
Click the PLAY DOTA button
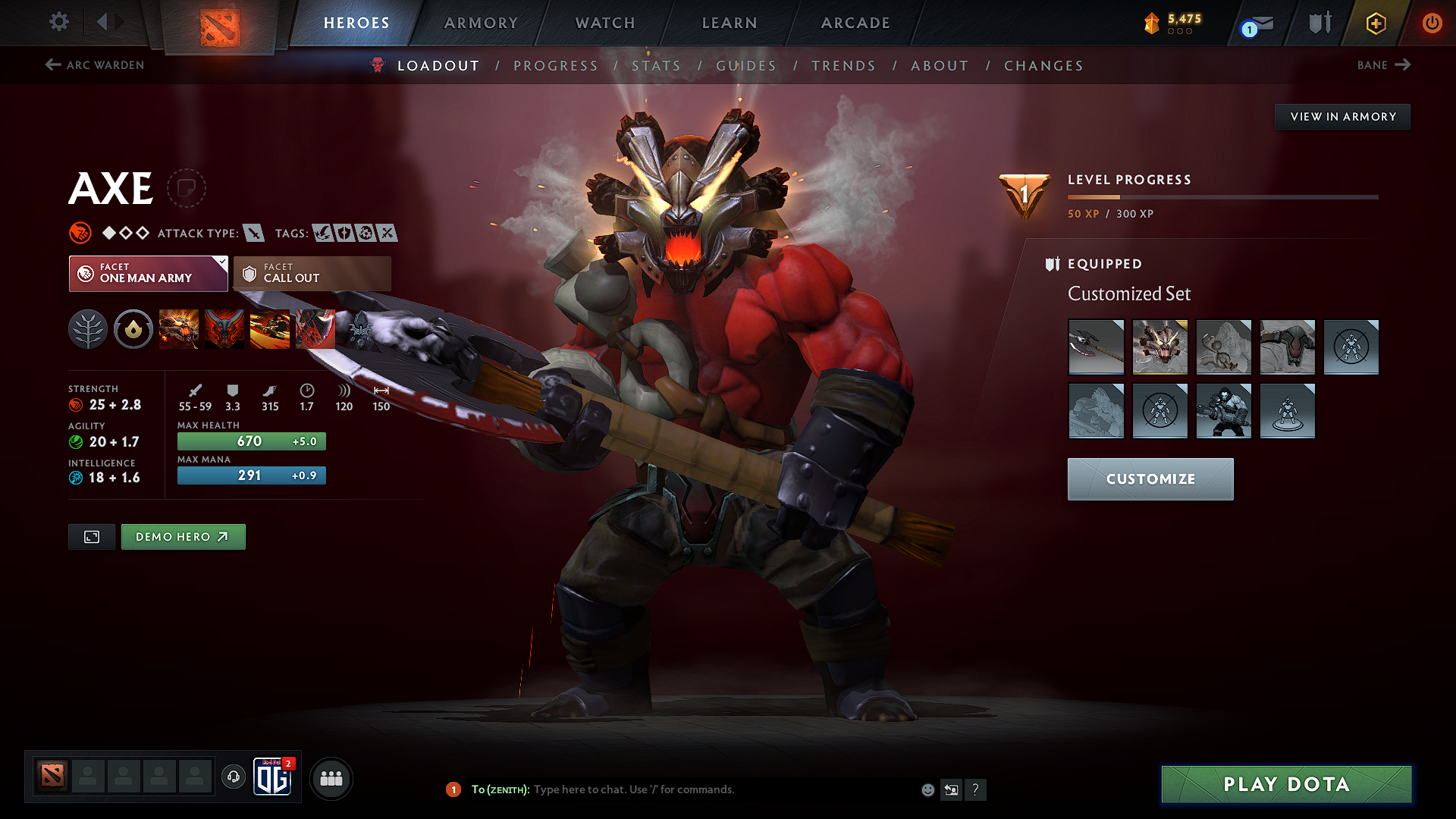click(1285, 784)
